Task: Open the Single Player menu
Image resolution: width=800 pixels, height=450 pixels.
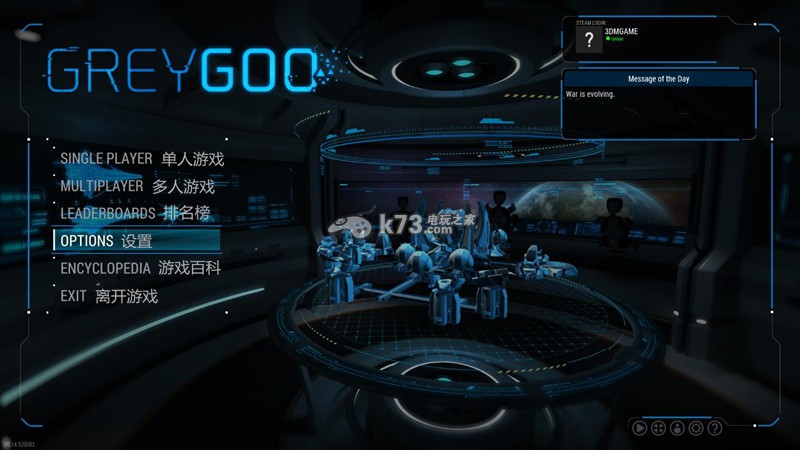Action: 141,158
